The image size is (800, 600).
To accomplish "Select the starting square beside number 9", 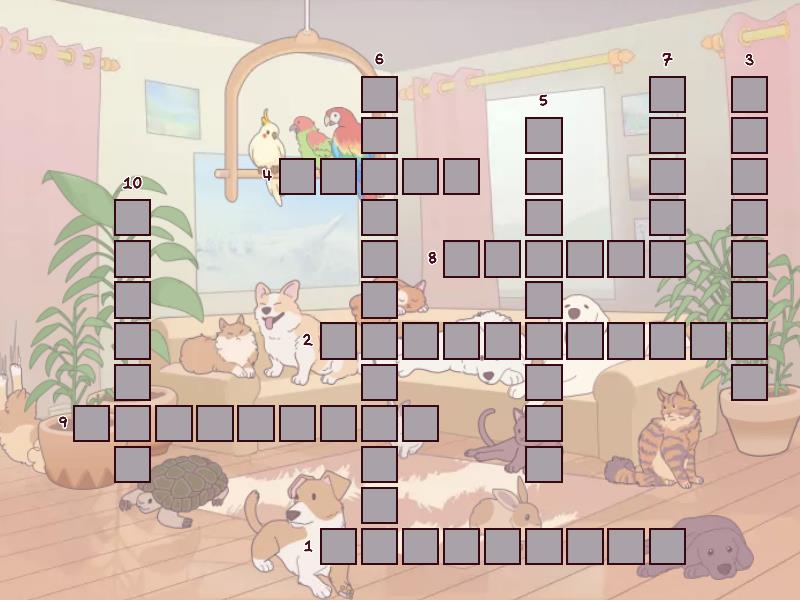I will click(x=92, y=423).
